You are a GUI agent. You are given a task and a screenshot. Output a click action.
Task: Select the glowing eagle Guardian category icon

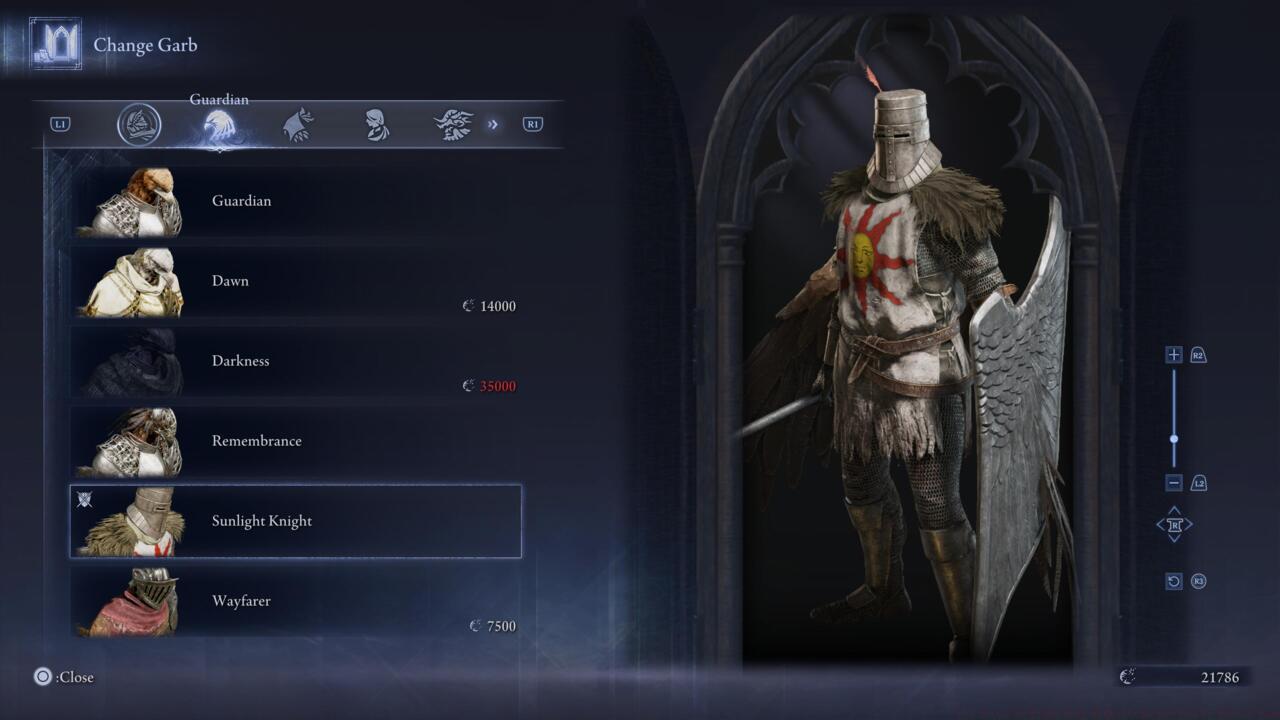coord(220,121)
